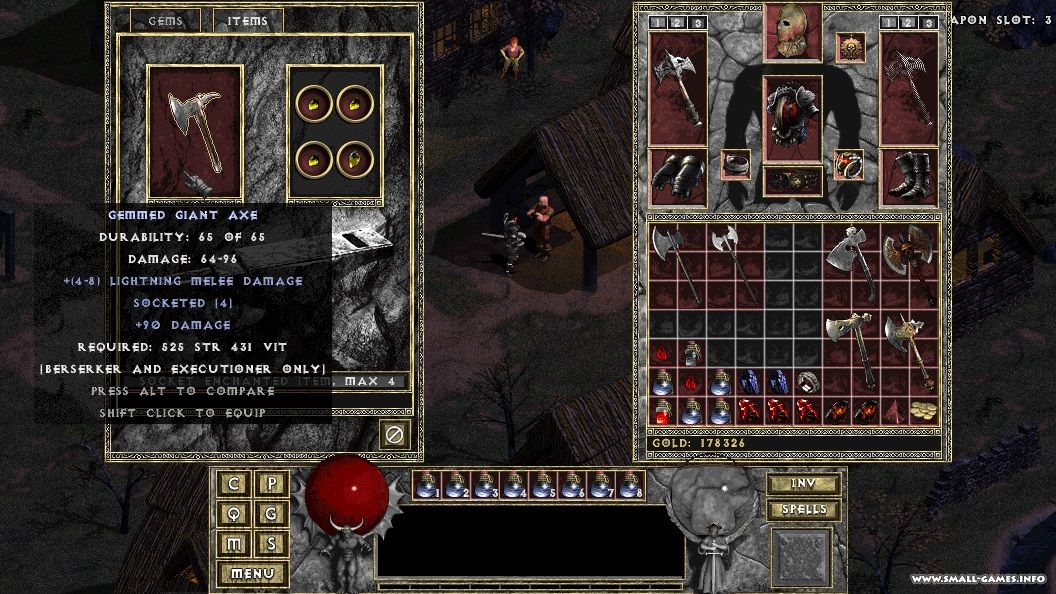Open the map with the M button
This screenshot has height=594, width=1056.
pyautogui.click(x=234, y=544)
